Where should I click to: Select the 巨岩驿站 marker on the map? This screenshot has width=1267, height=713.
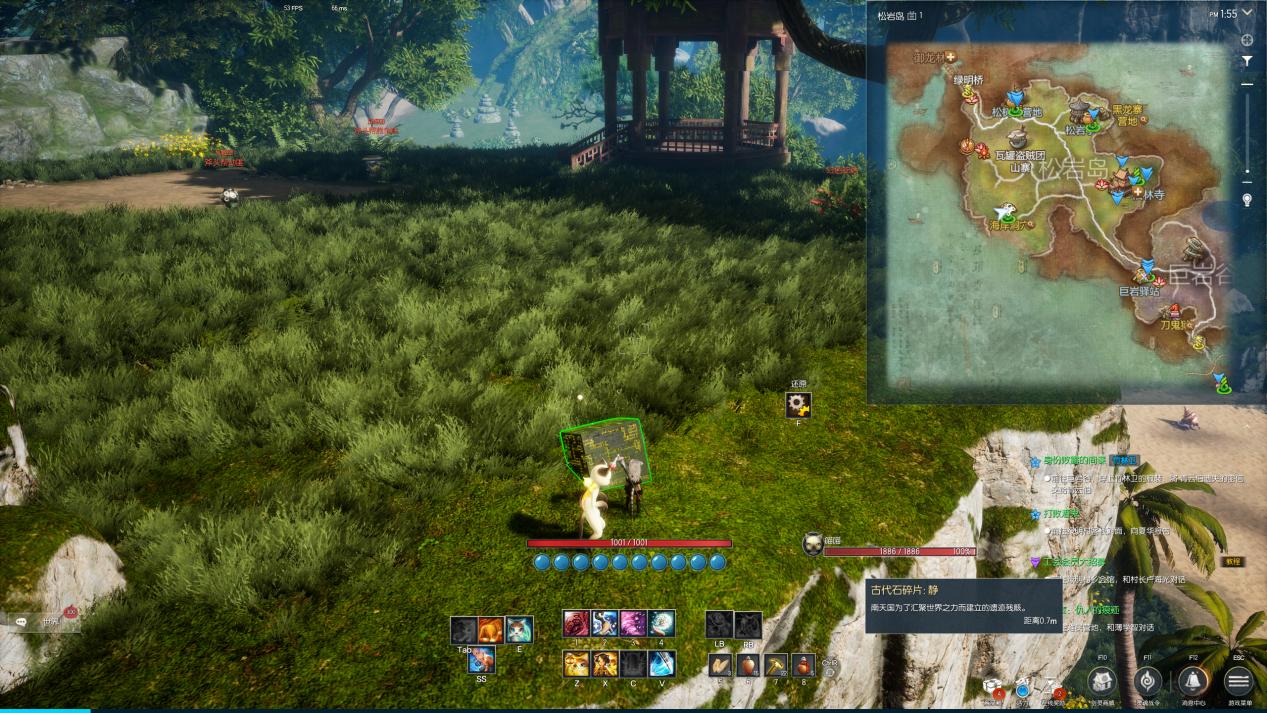(x=1149, y=270)
